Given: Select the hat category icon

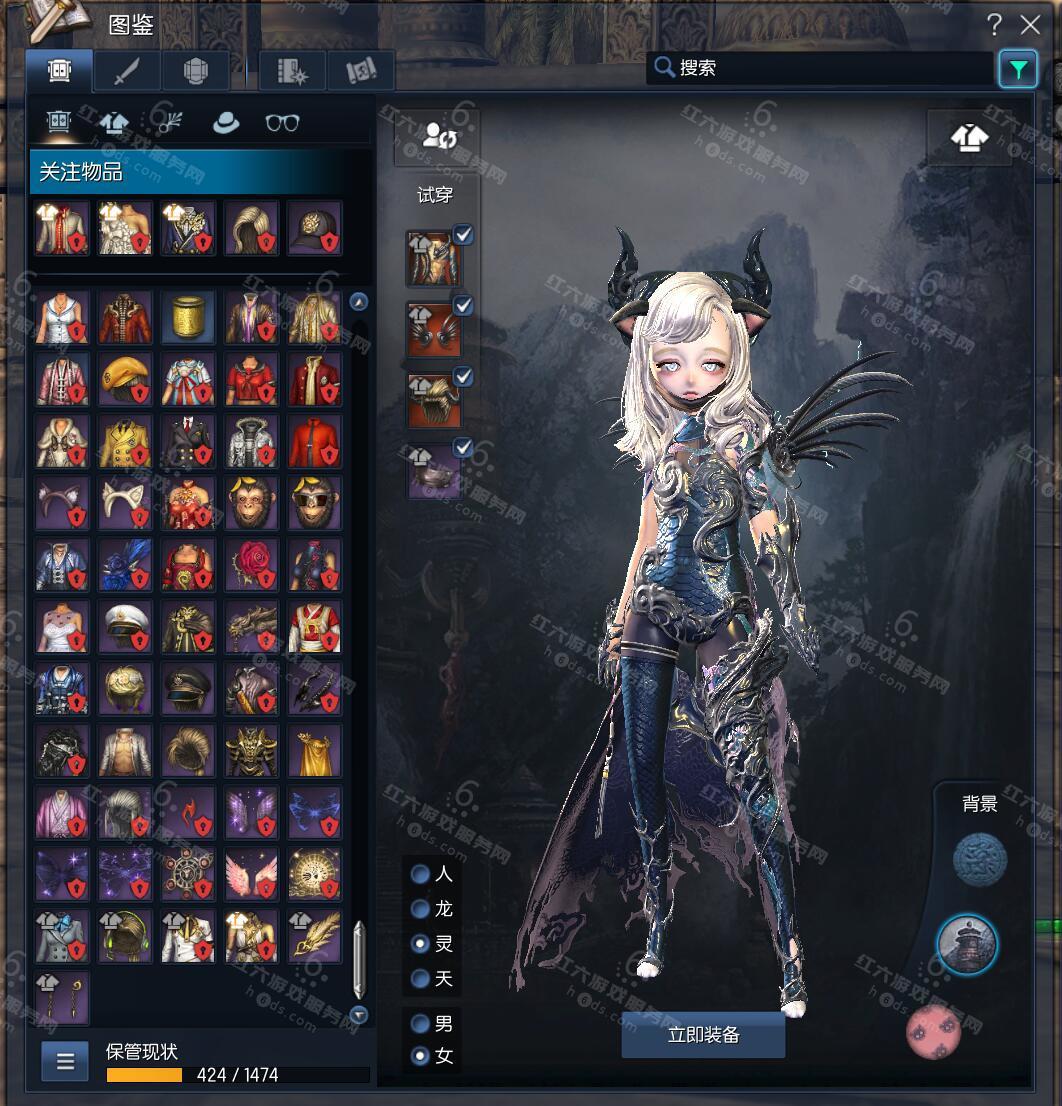Looking at the screenshot, I should 226,123.
